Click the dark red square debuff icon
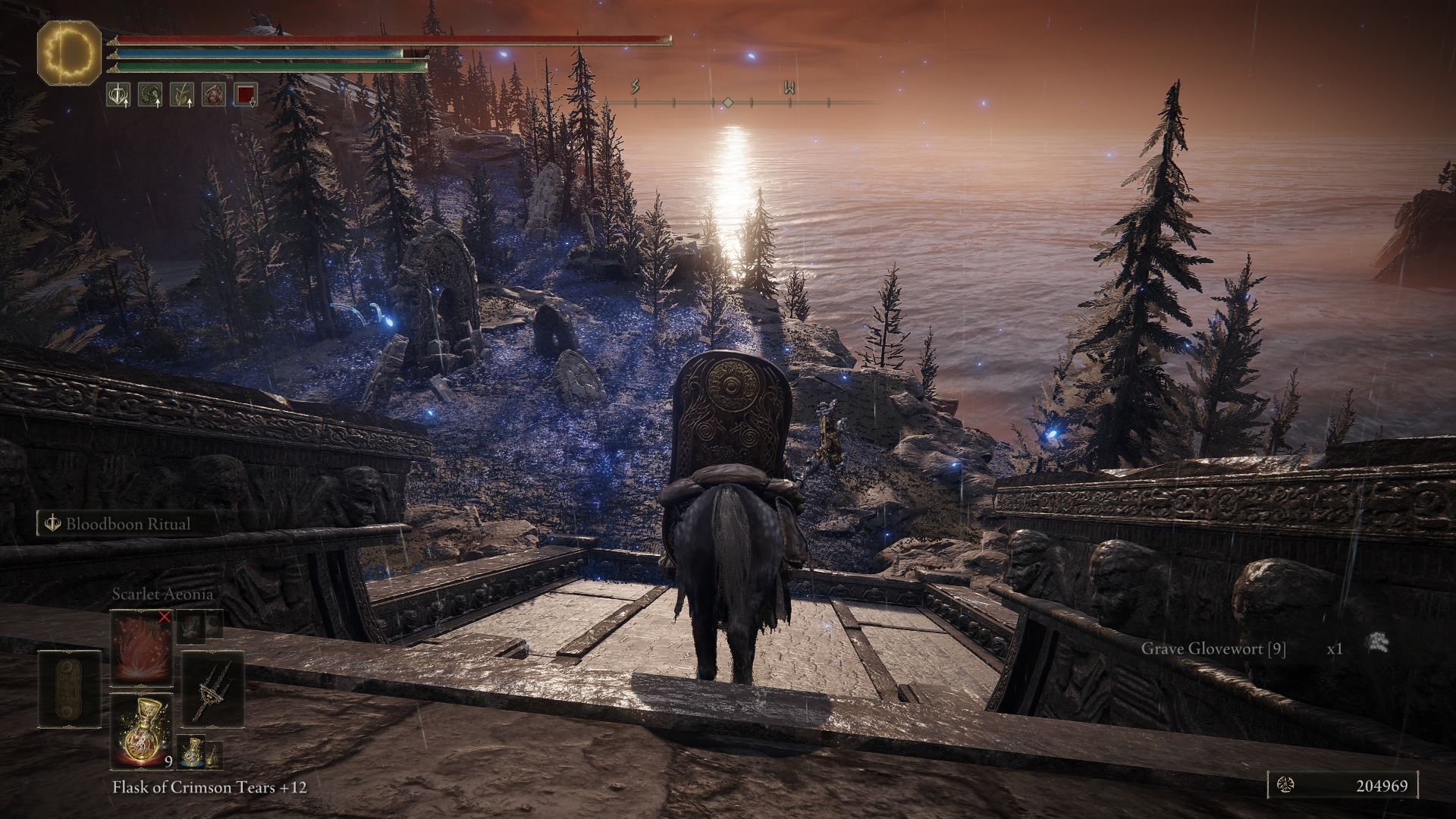 (246, 94)
